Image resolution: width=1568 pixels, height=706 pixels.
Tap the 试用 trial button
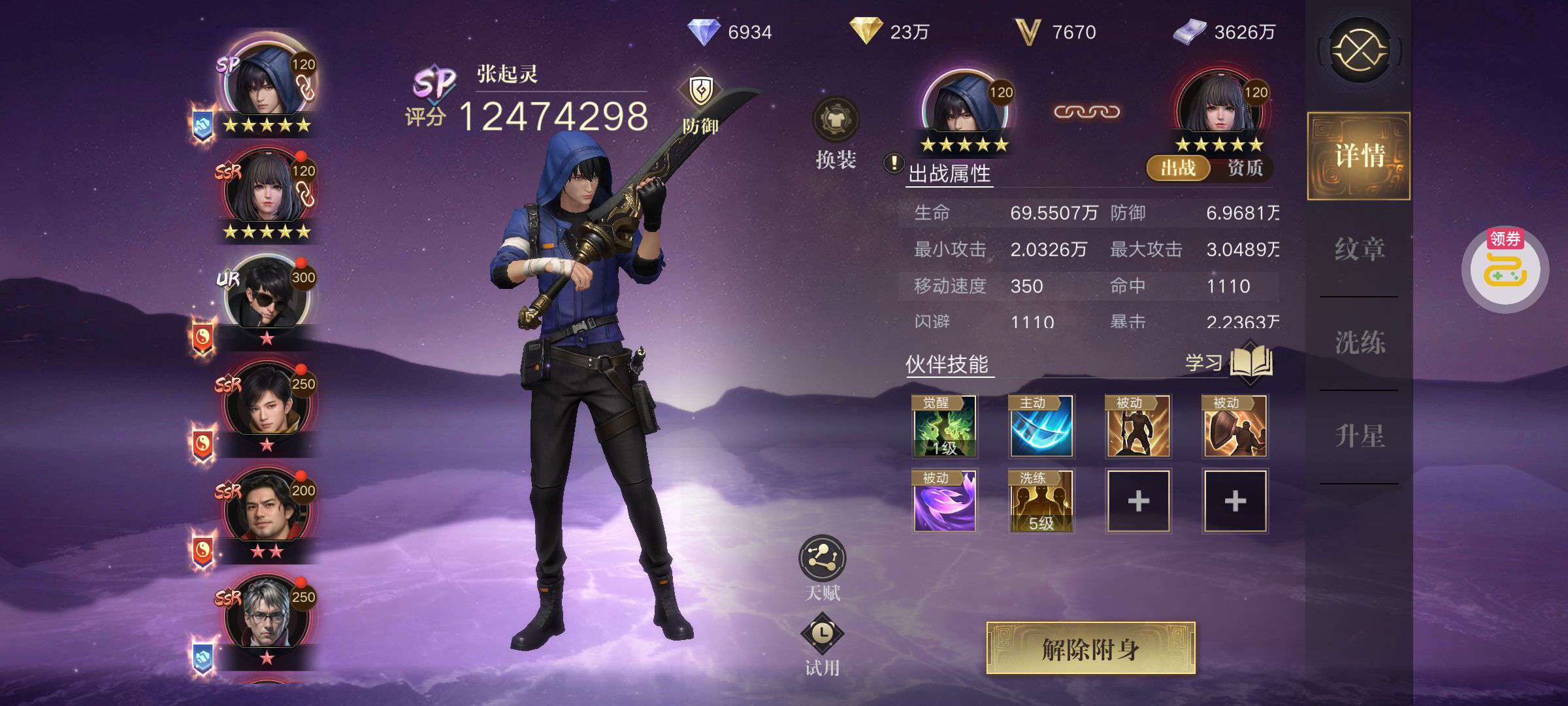tap(822, 643)
